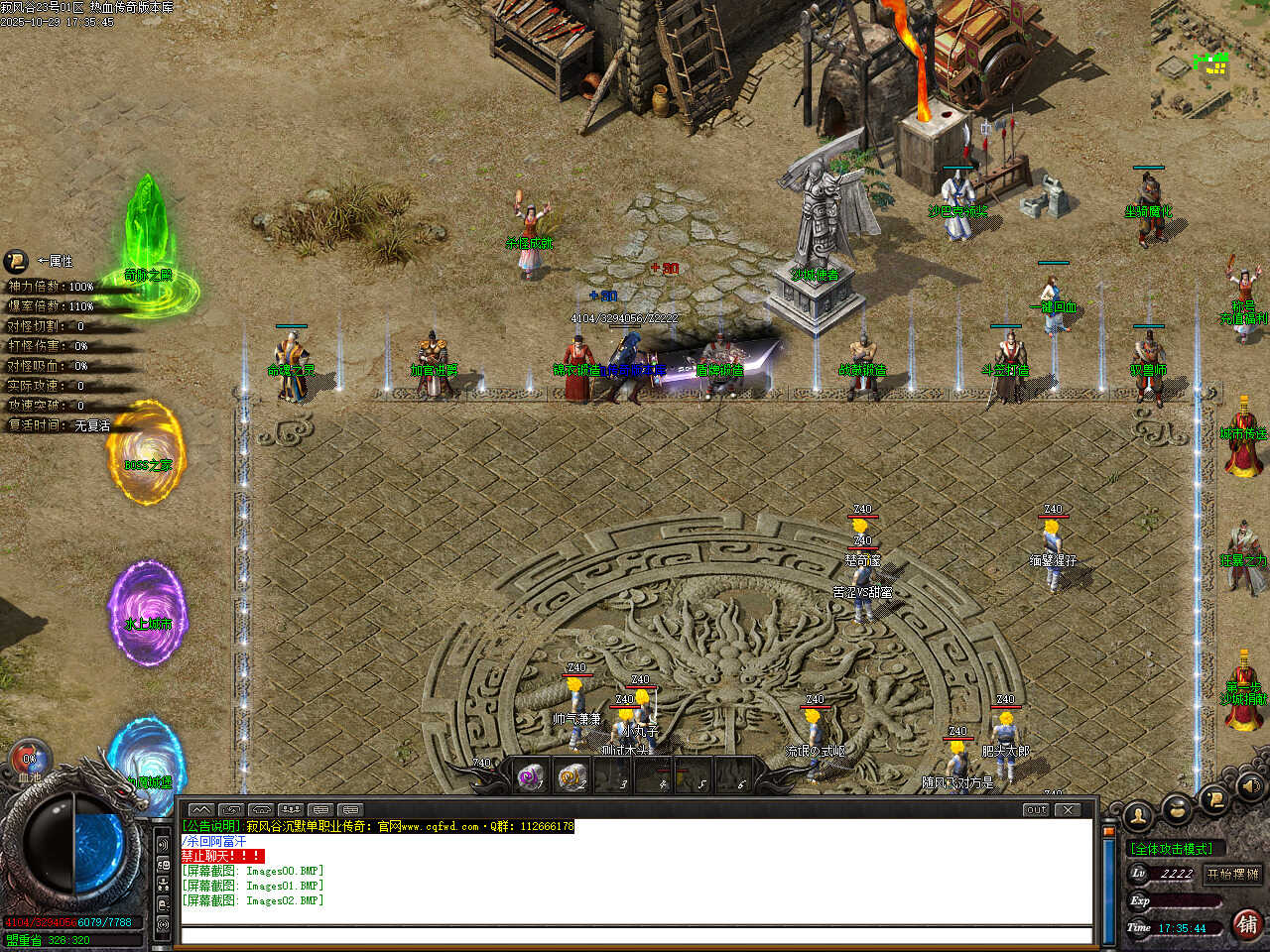Open the bag inventory button
The width and height of the screenshot is (1270, 952).
pyautogui.click(x=1177, y=809)
